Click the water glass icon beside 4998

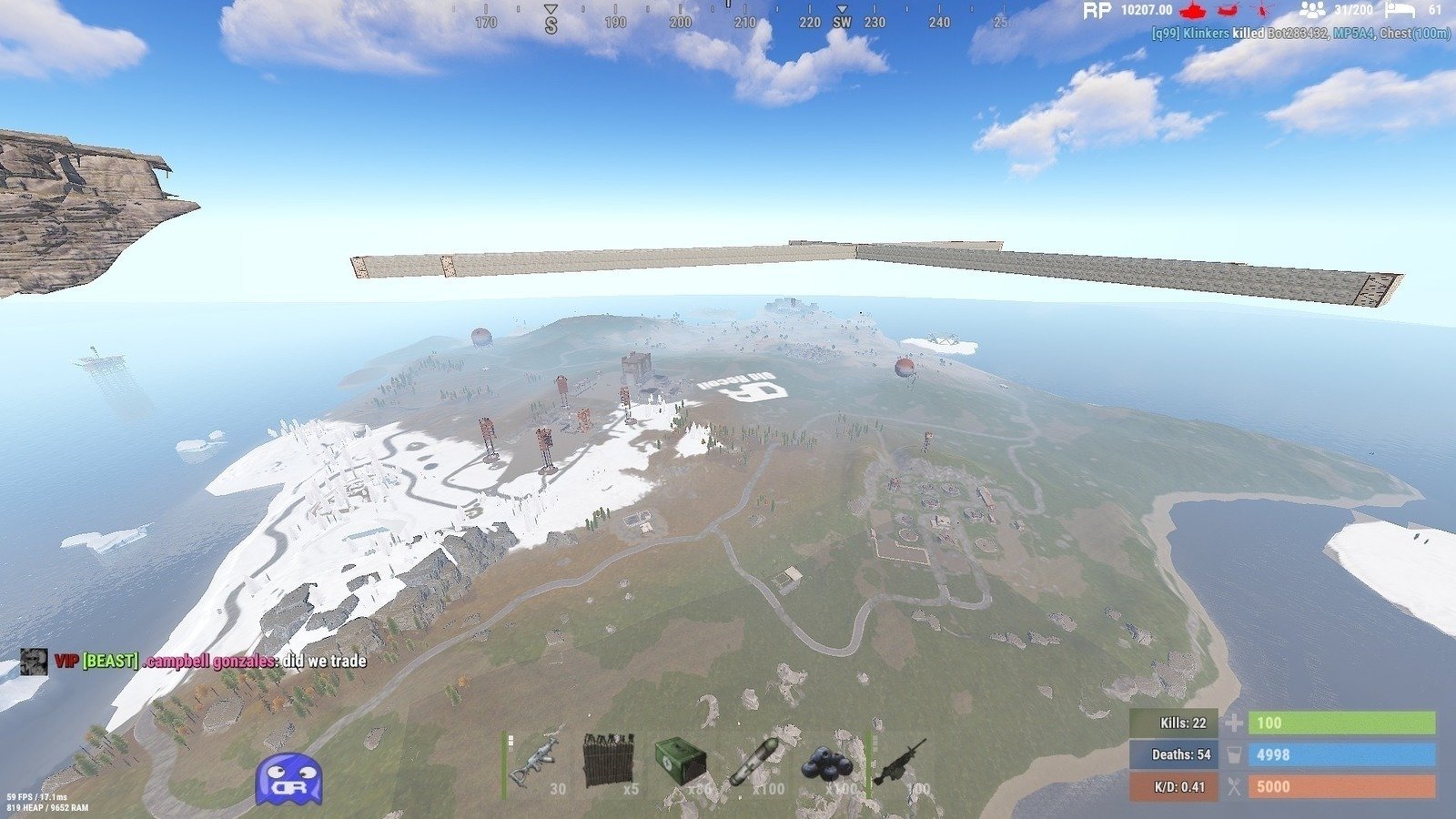point(1233,754)
